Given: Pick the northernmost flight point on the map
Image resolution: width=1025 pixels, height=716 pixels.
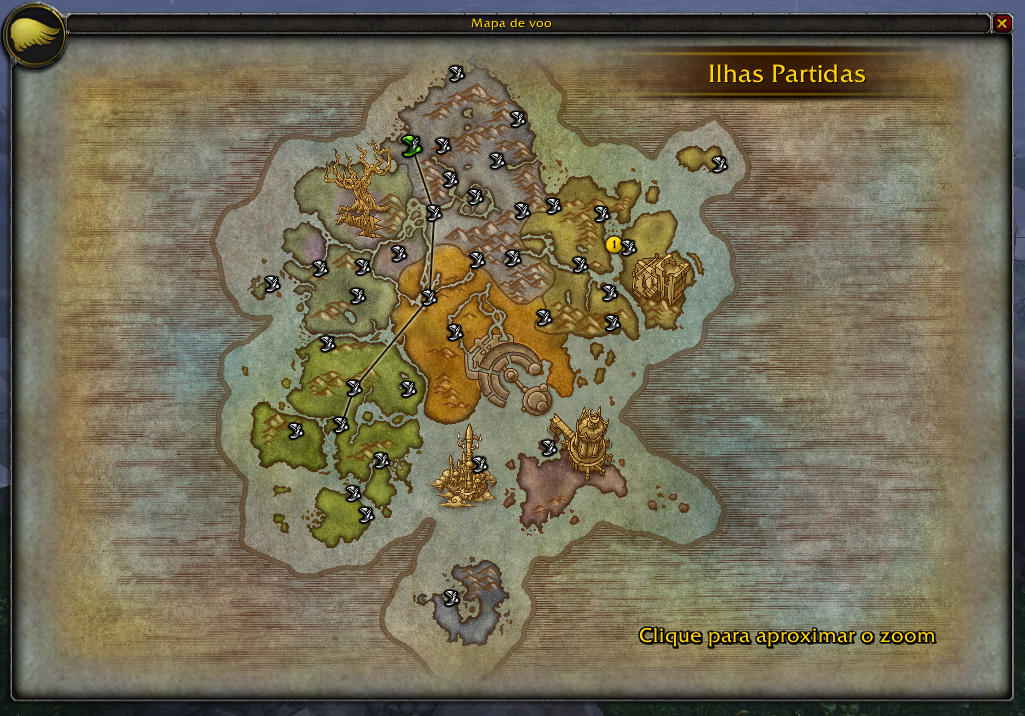Looking at the screenshot, I should click(x=456, y=71).
